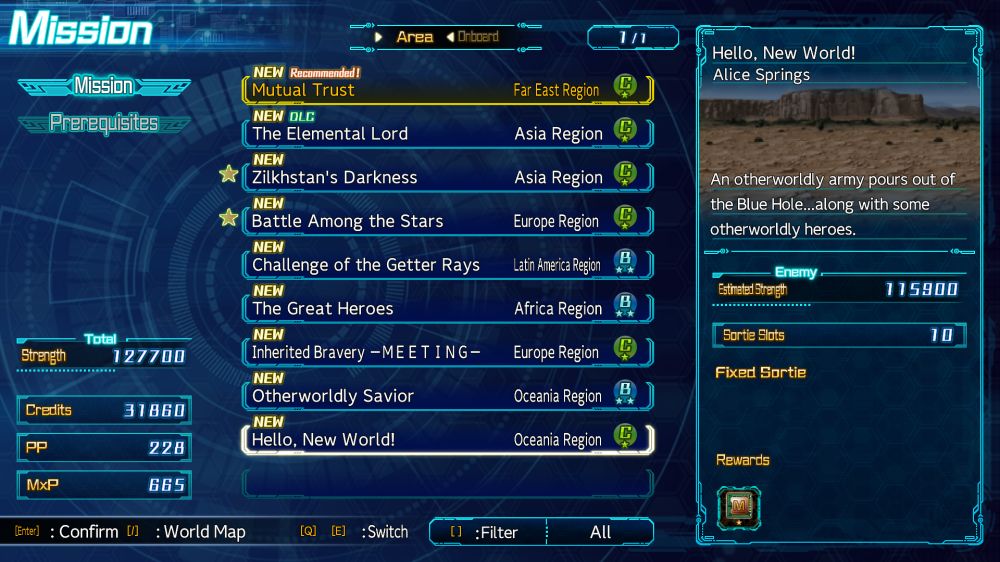Select Zilkhstan's Darkness mission
This screenshot has height=562, width=1000.
point(446,178)
